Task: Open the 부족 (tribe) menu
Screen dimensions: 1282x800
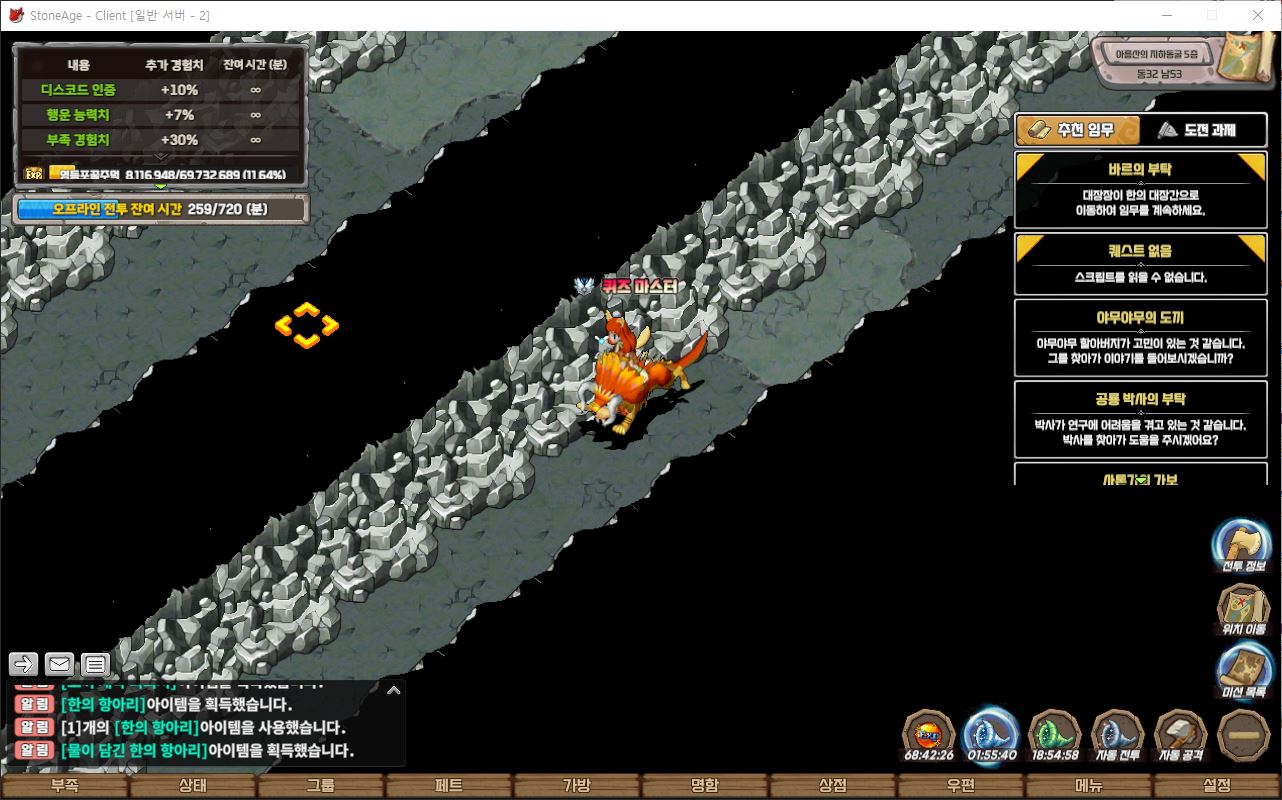Action: point(64,786)
